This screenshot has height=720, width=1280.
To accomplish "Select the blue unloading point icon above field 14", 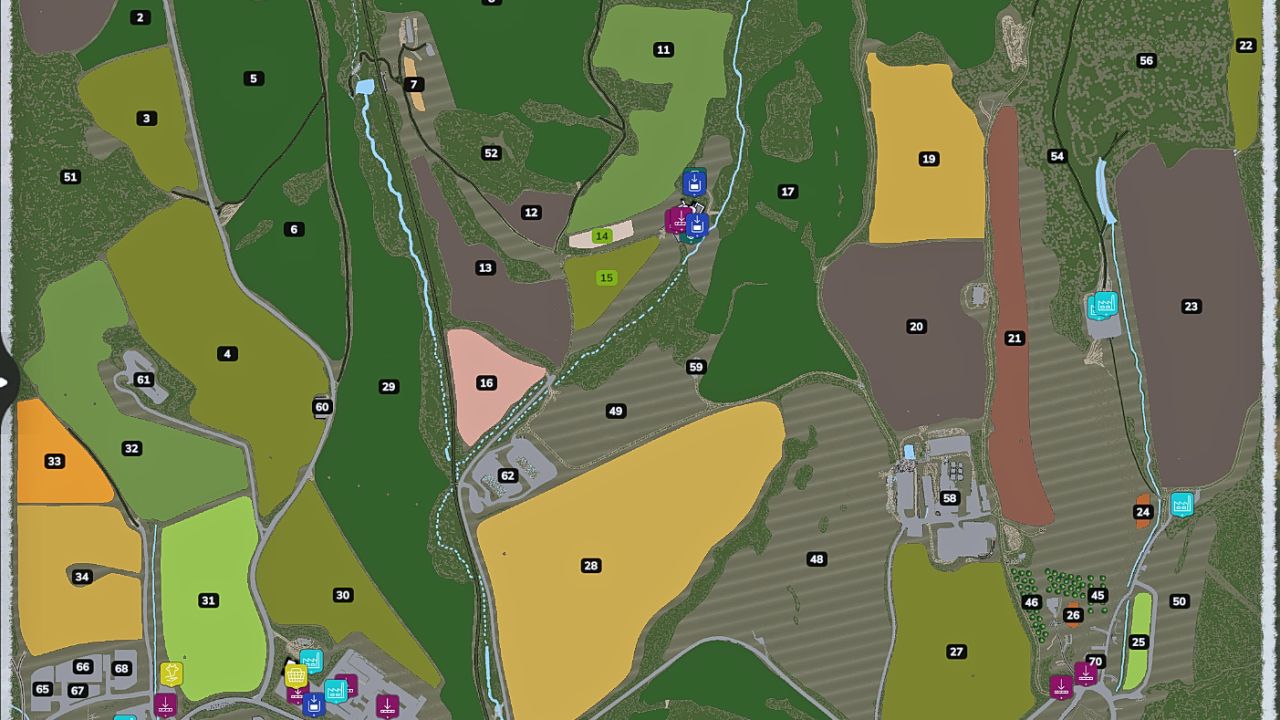I will (694, 181).
